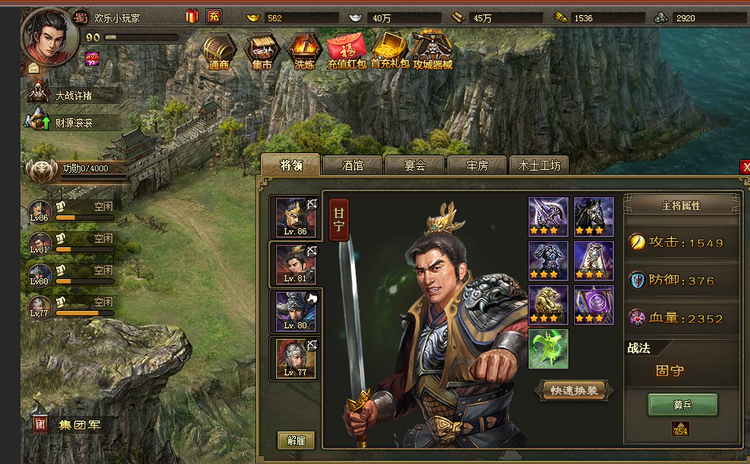Open the 集市 market
This screenshot has height=464, width=750.
[x=263, y=50]
